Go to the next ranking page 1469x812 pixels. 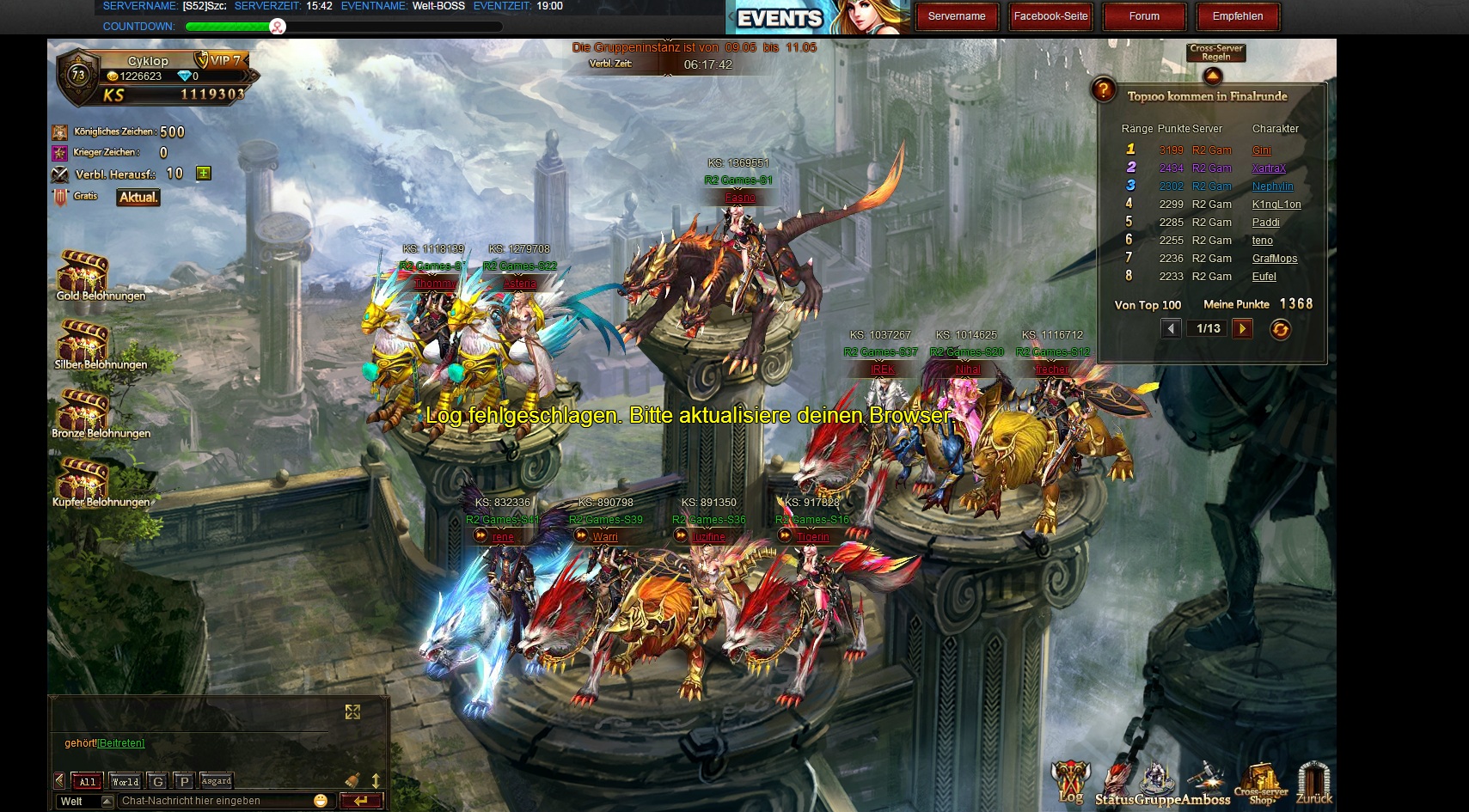coord(1242,328)
